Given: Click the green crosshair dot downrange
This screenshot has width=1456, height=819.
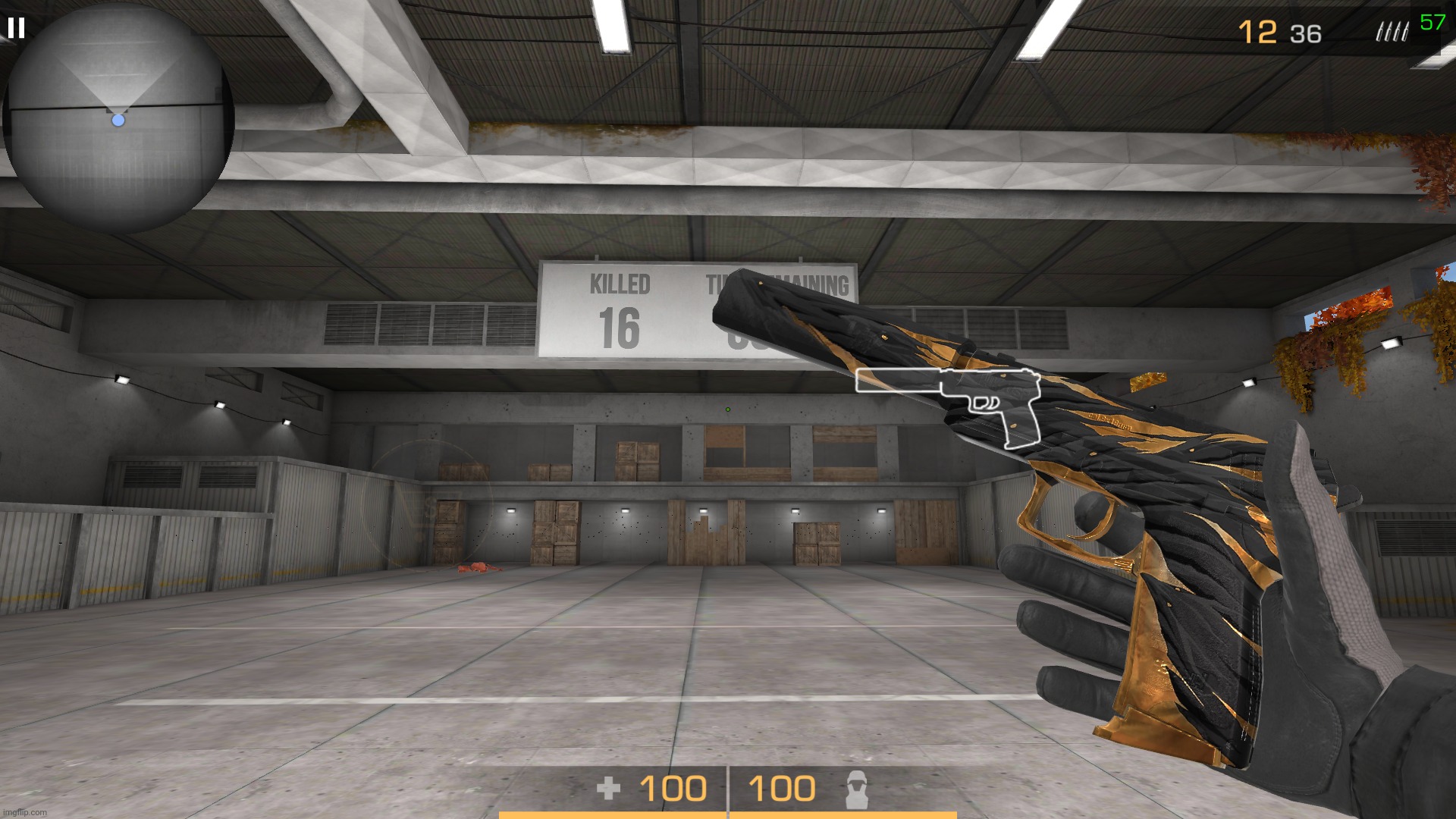Looking at the screenshot, I should point(727,409).
